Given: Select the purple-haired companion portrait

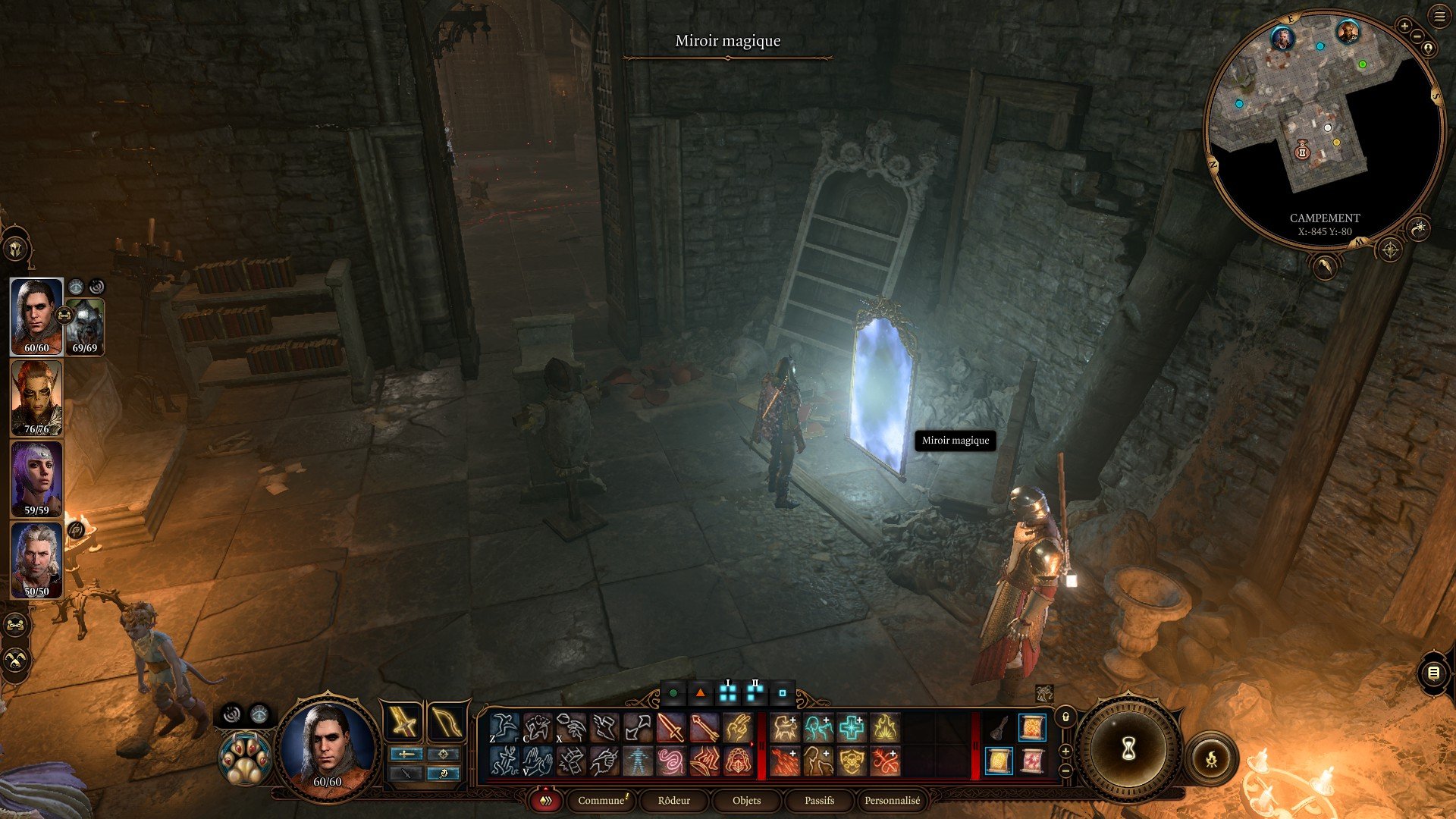Looking at the screenshot, I should coord(36,479).
